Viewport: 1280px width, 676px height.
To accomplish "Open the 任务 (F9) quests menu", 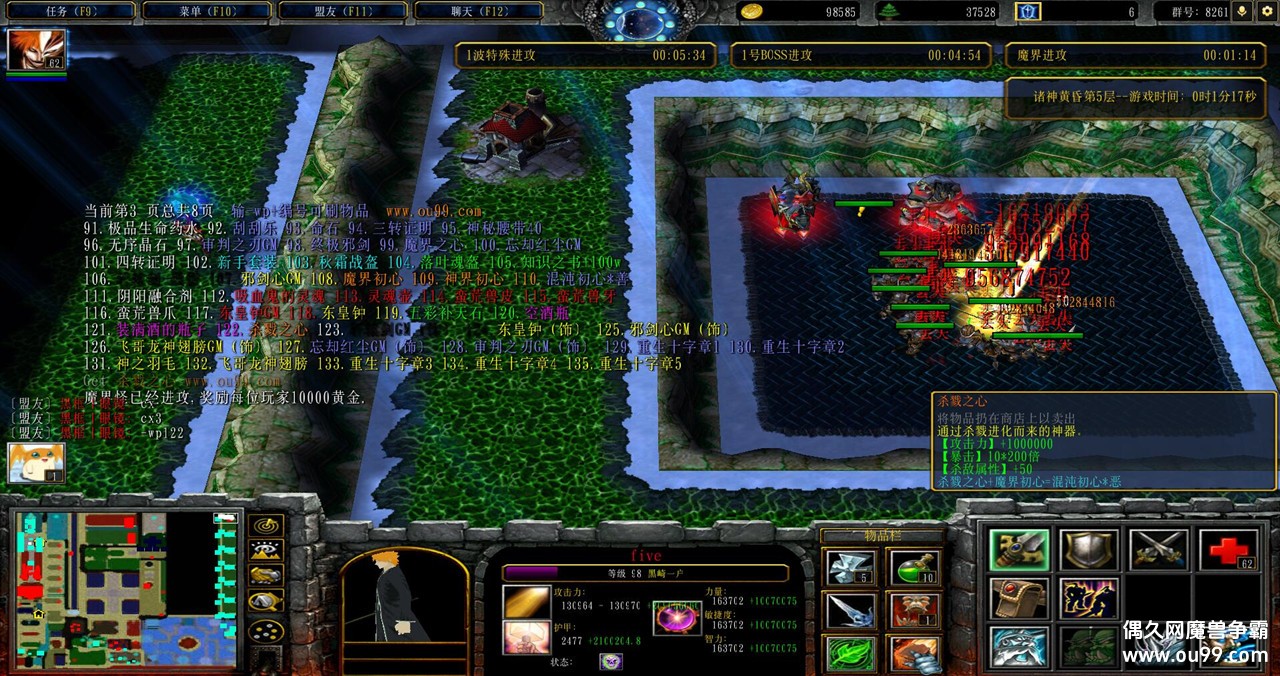I will tap(68, 12).
